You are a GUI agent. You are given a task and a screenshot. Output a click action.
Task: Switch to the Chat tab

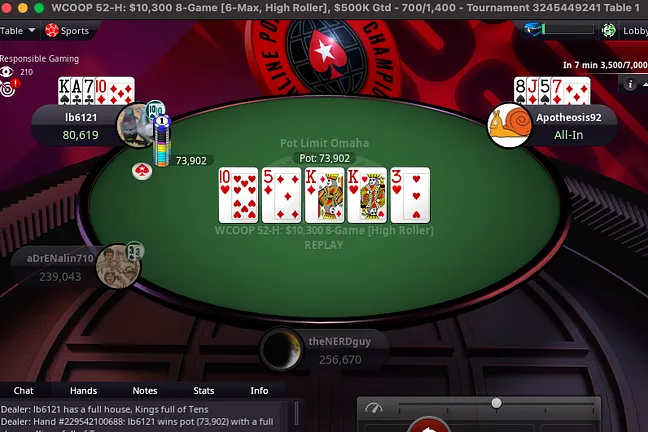tap(24, 390)
